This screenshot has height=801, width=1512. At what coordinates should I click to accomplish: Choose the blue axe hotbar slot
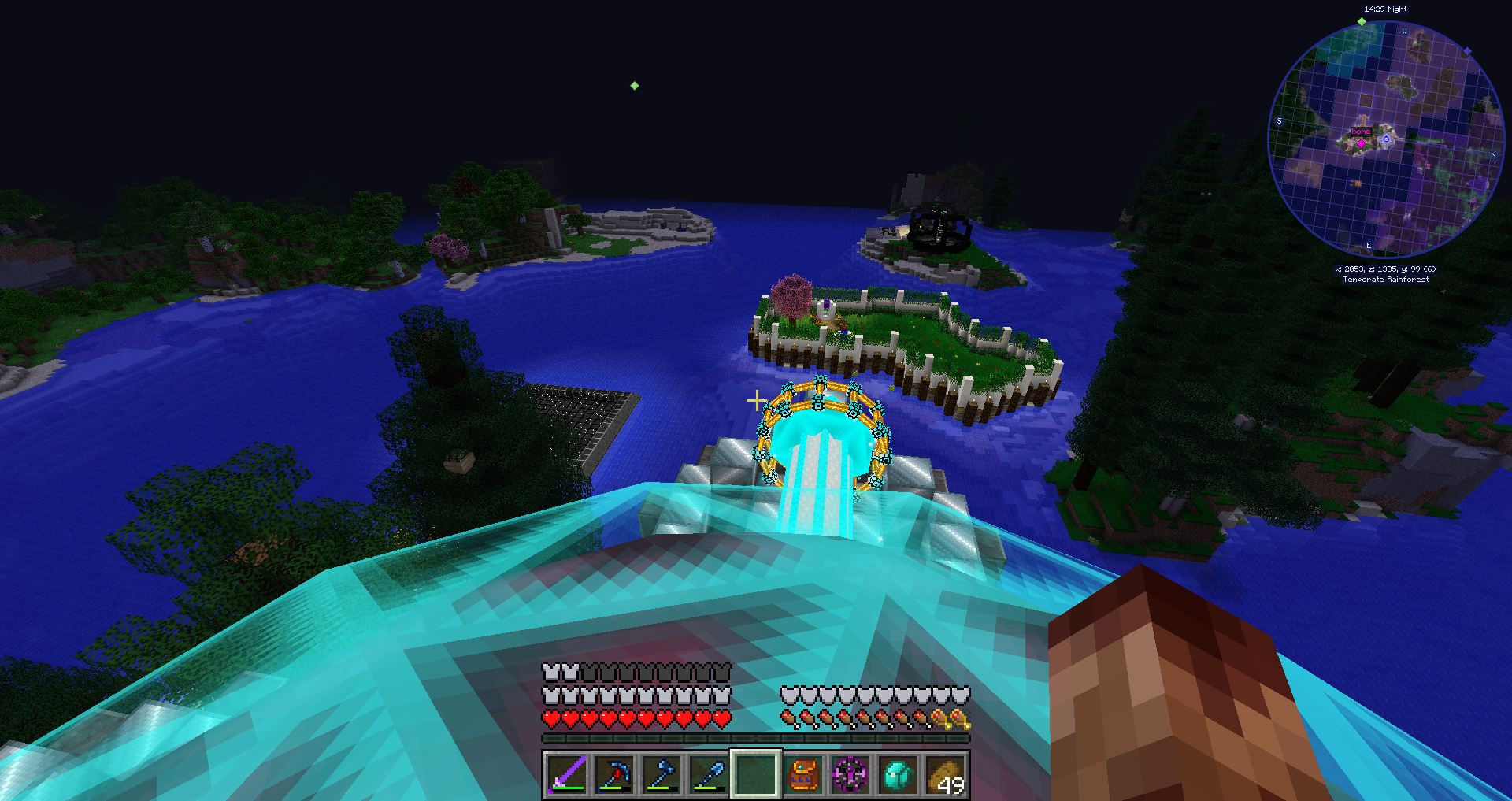click(x=661, y=774)
